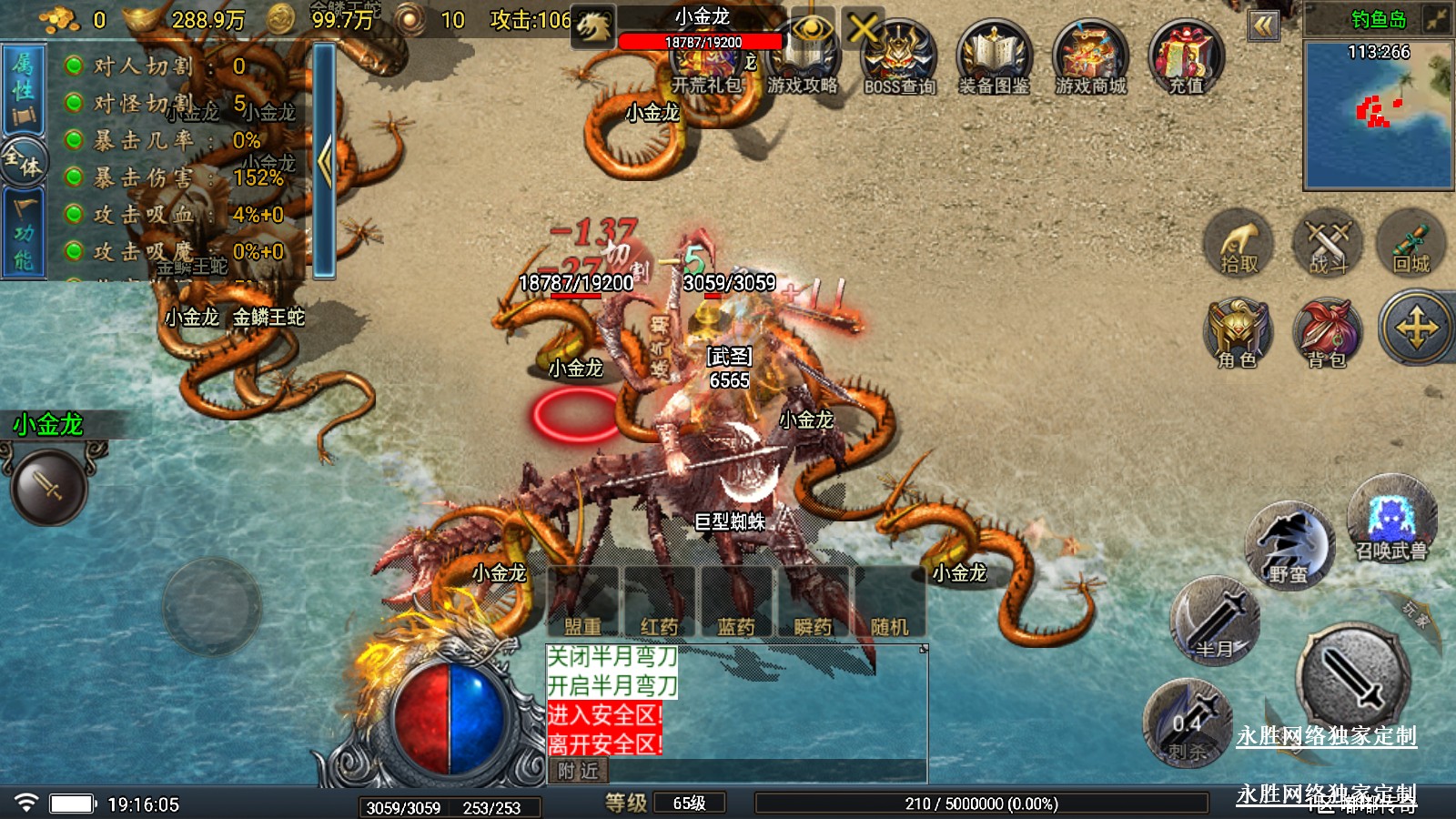Close the target with the yellow X
Viewport: 1456px width, 819px height.
[x=863, y=29]
